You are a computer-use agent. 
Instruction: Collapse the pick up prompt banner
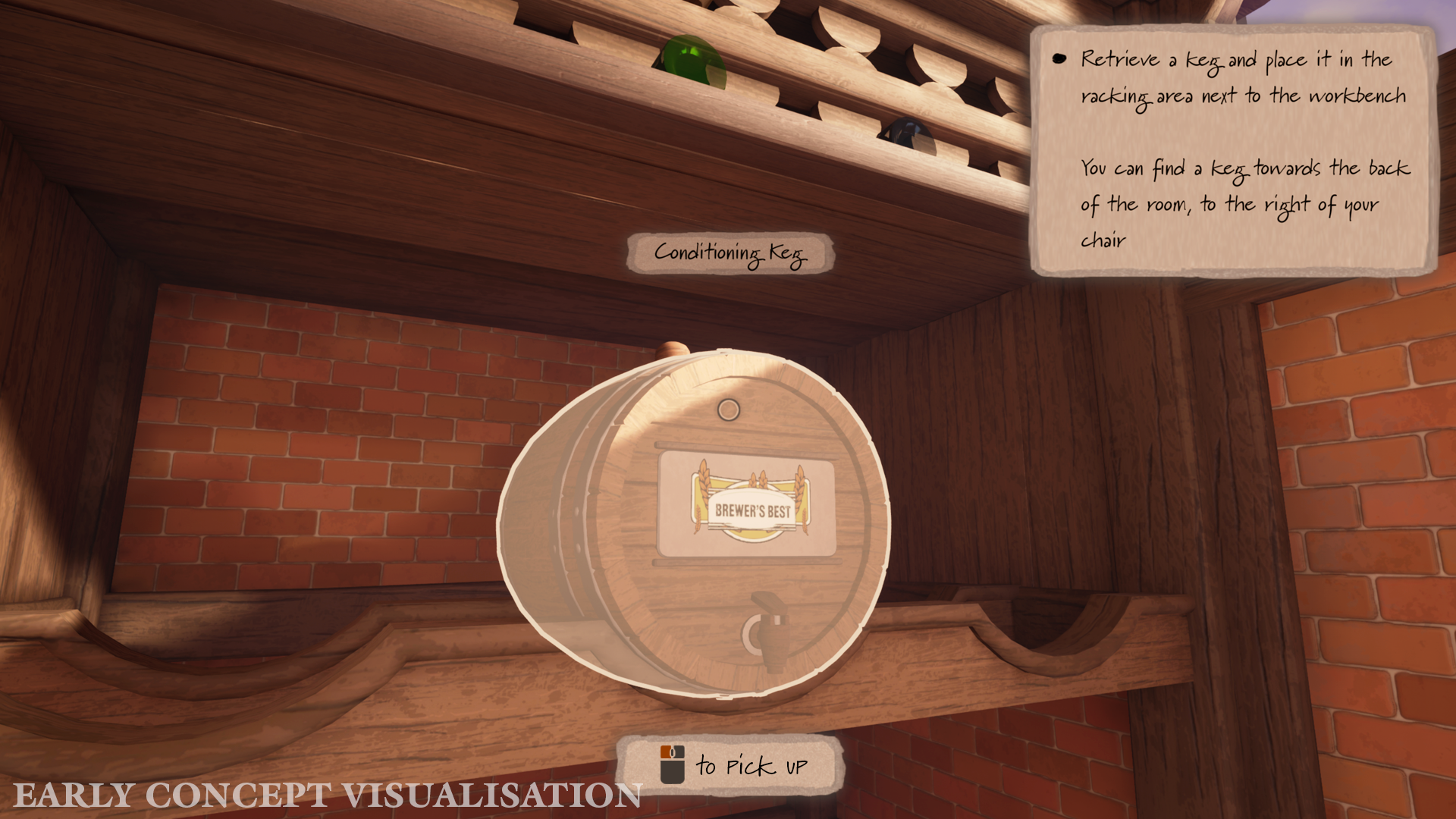[x=730, y=765]
